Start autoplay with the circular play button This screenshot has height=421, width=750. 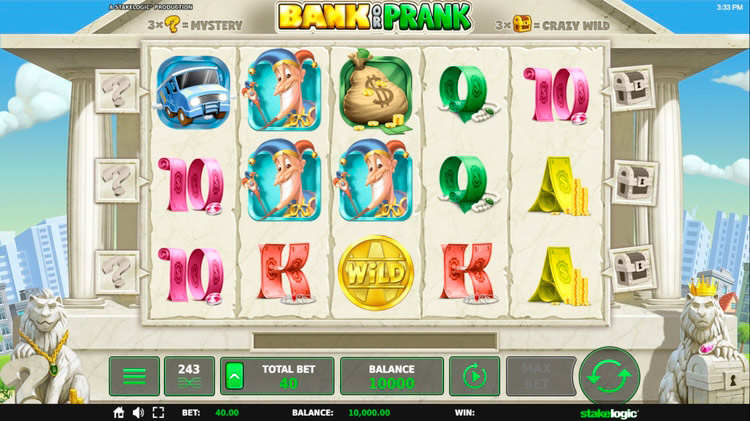[474, 376]
